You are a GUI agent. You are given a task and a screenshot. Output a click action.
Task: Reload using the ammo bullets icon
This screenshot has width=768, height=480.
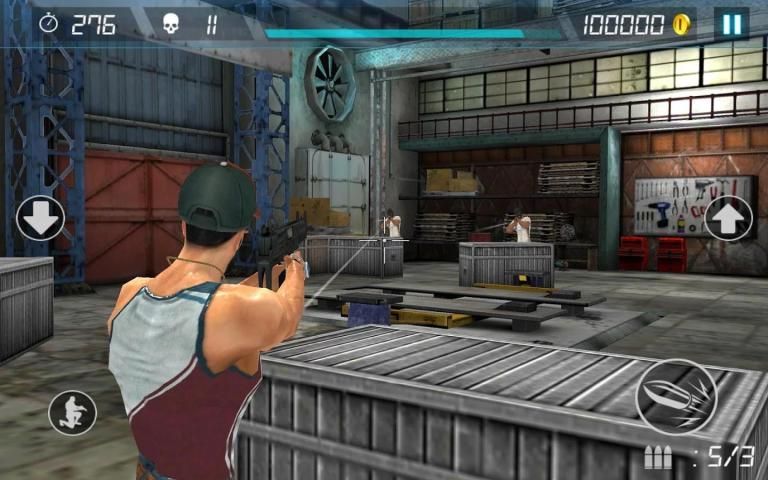[x=658, y=458]
